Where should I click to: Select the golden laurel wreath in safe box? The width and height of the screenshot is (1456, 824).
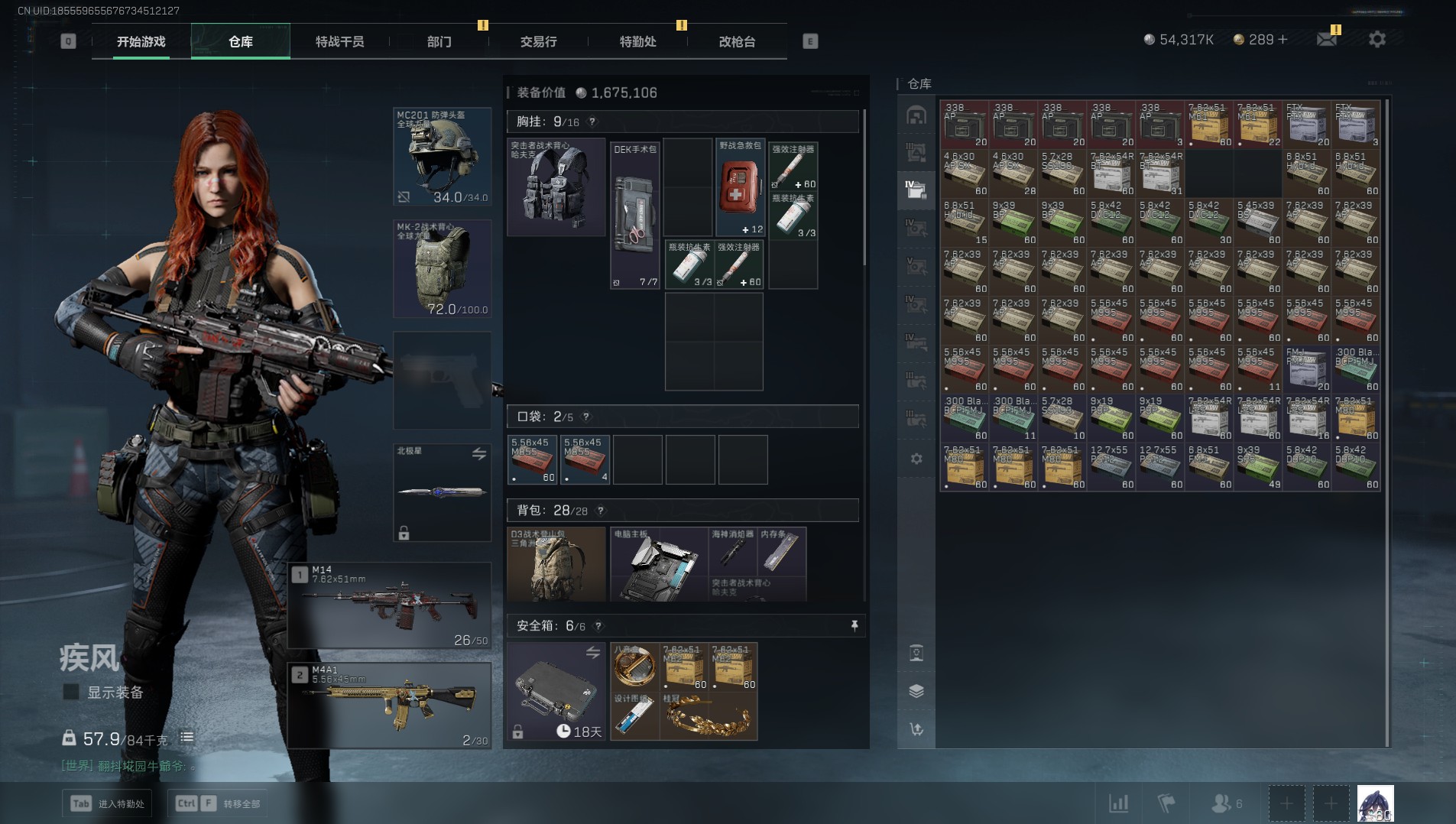pyautogui.click(x=708, y=717)
